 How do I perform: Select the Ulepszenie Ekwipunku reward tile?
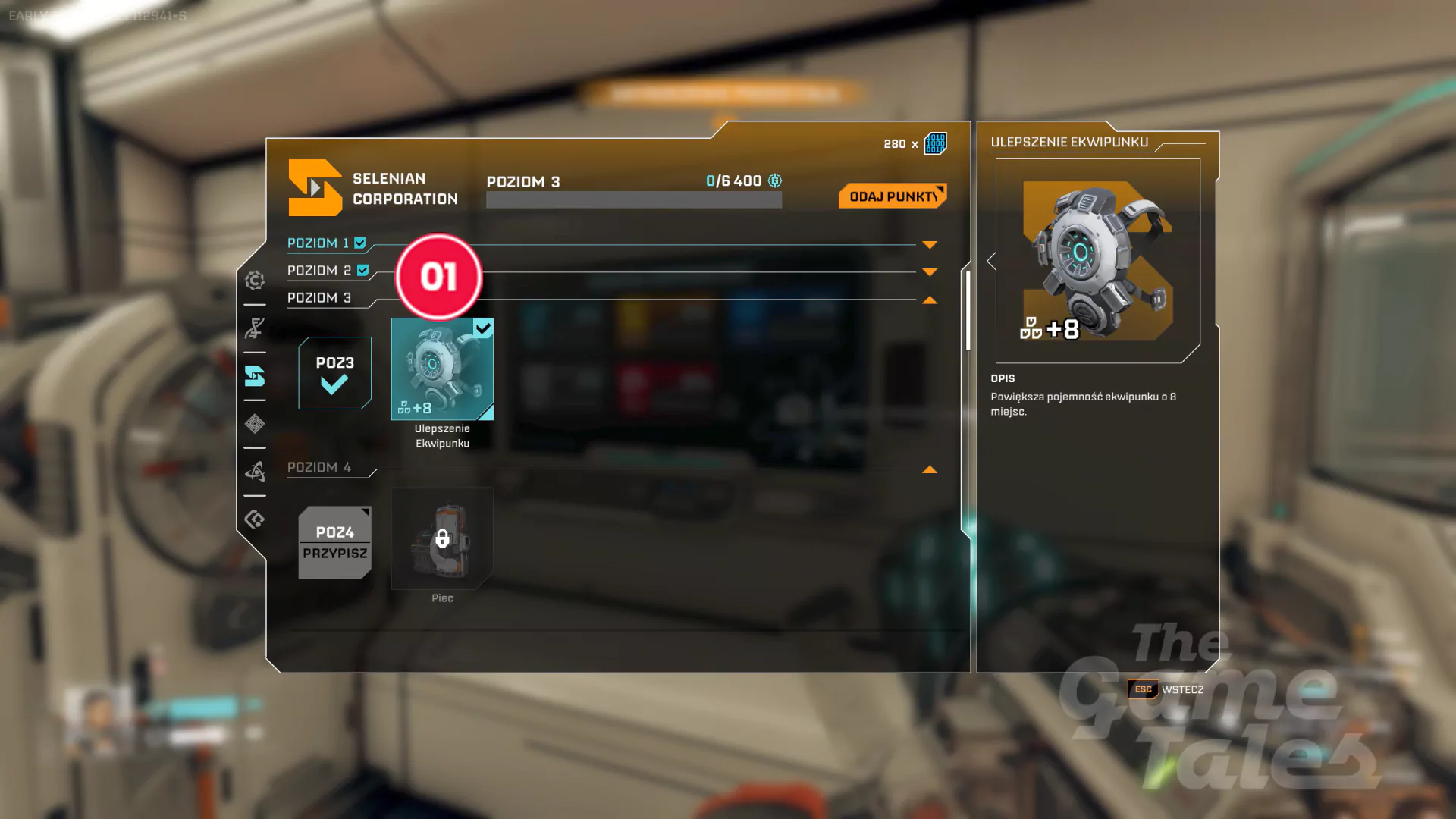click(442, 369)
